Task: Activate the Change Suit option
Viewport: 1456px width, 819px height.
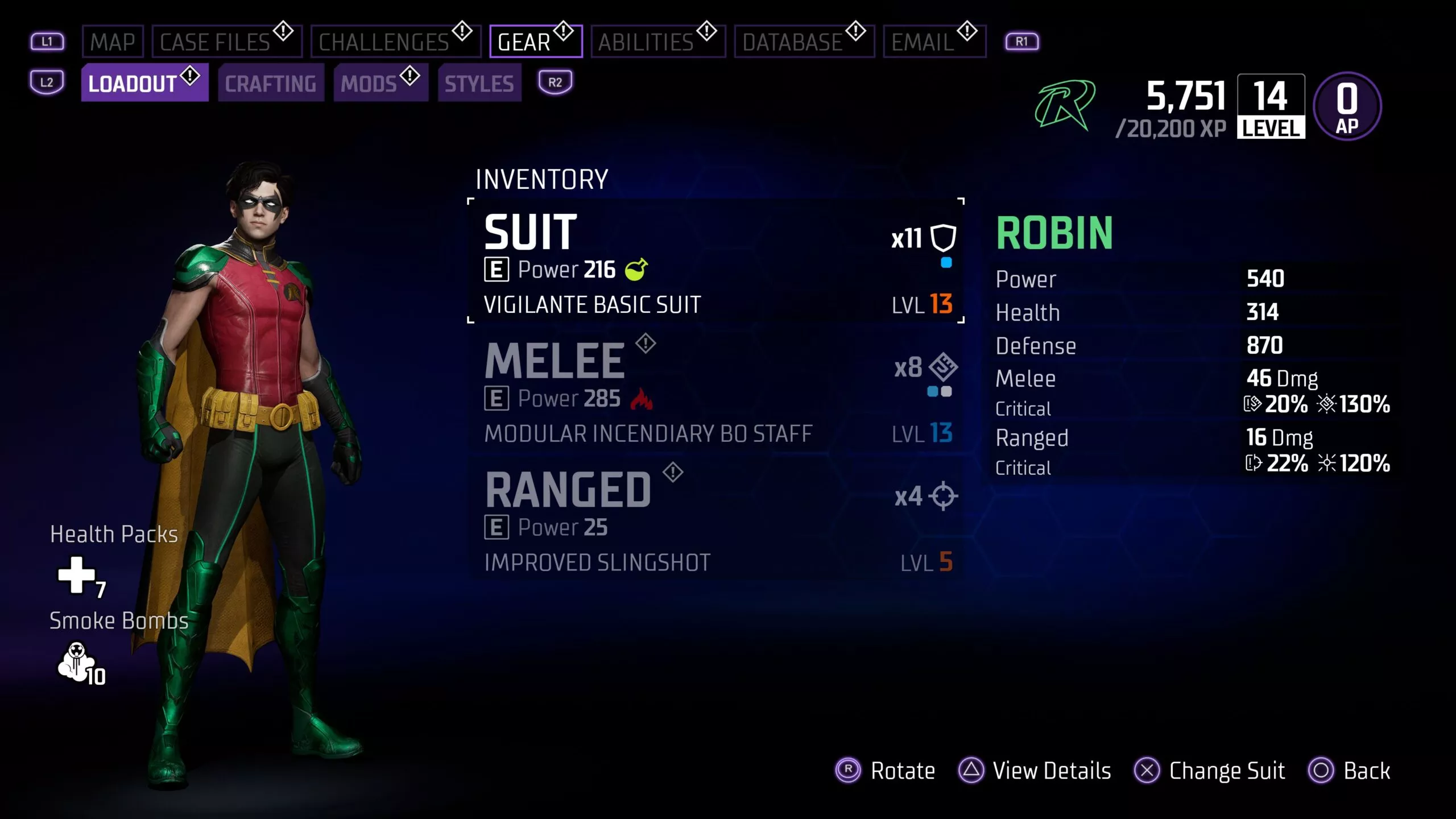Action: [1210, 771]
